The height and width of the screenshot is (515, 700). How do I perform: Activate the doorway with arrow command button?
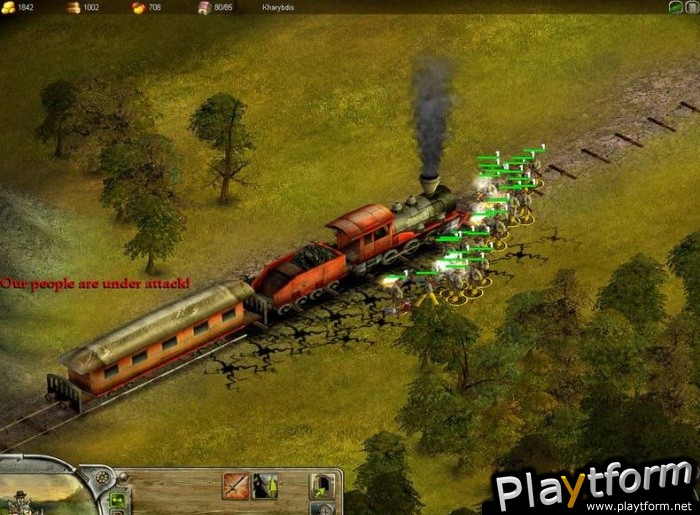click(x=322, y=487)
